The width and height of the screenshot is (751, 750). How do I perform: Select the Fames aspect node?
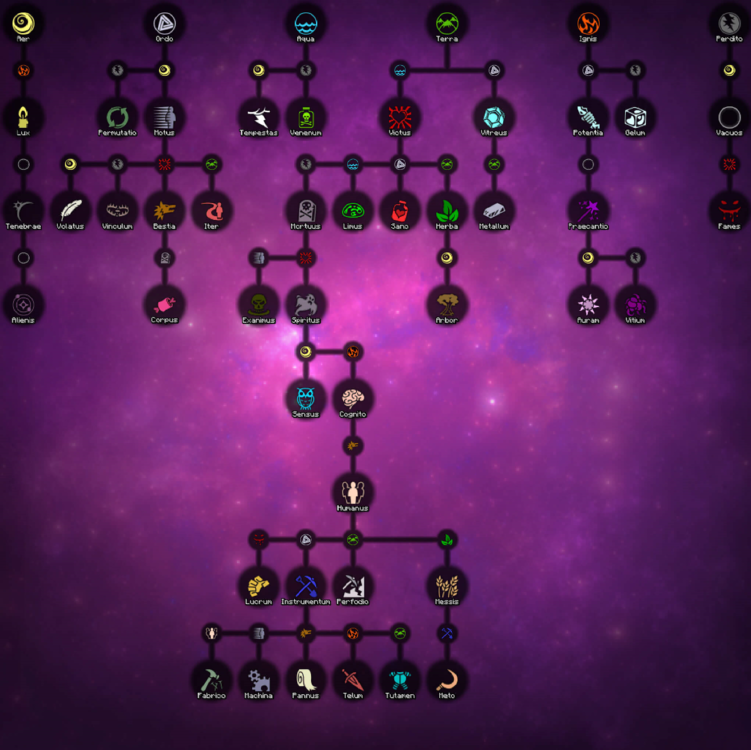point(729,209)
